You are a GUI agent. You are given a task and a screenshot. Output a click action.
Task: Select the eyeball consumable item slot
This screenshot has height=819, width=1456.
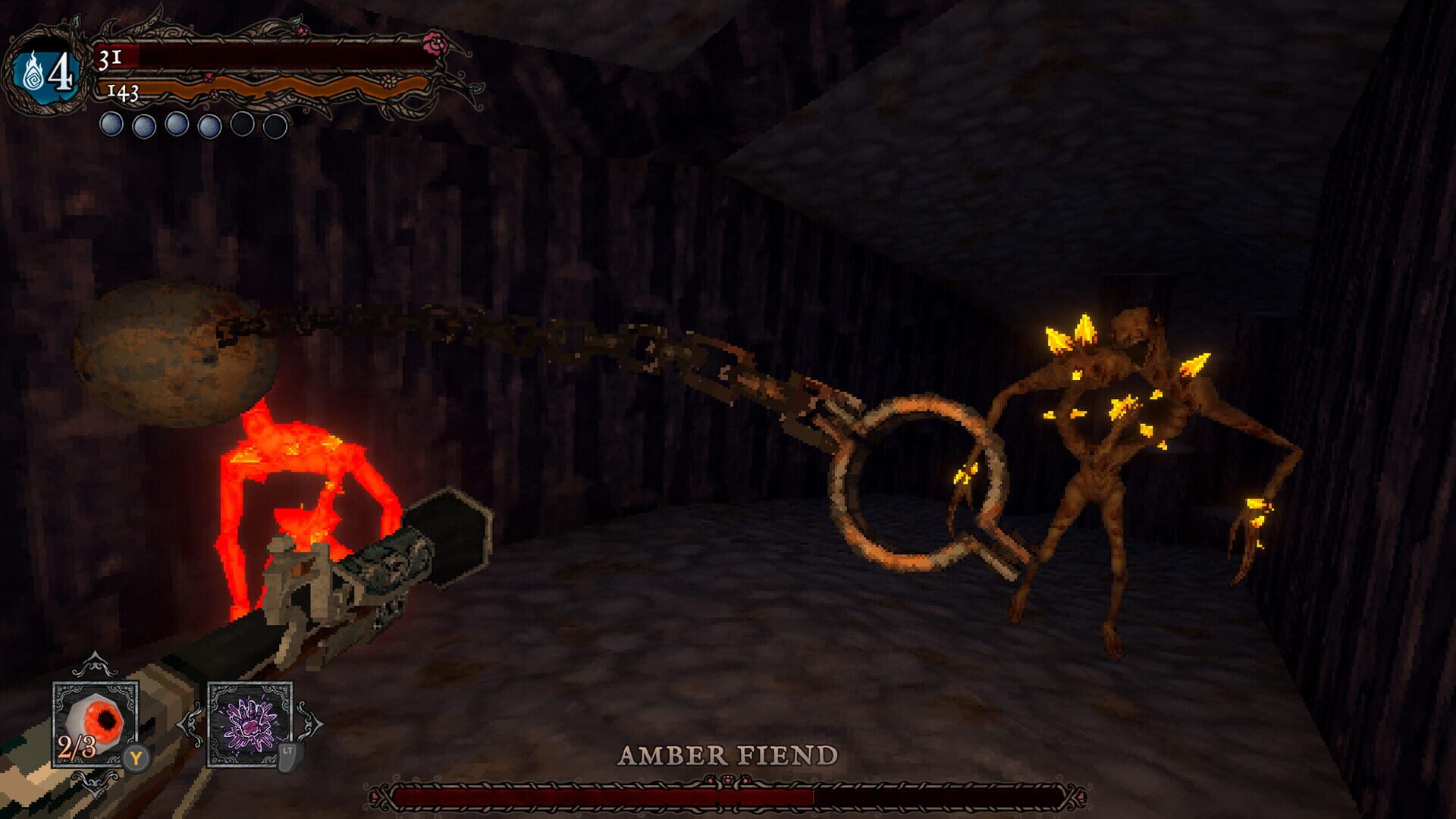[95, 722]
